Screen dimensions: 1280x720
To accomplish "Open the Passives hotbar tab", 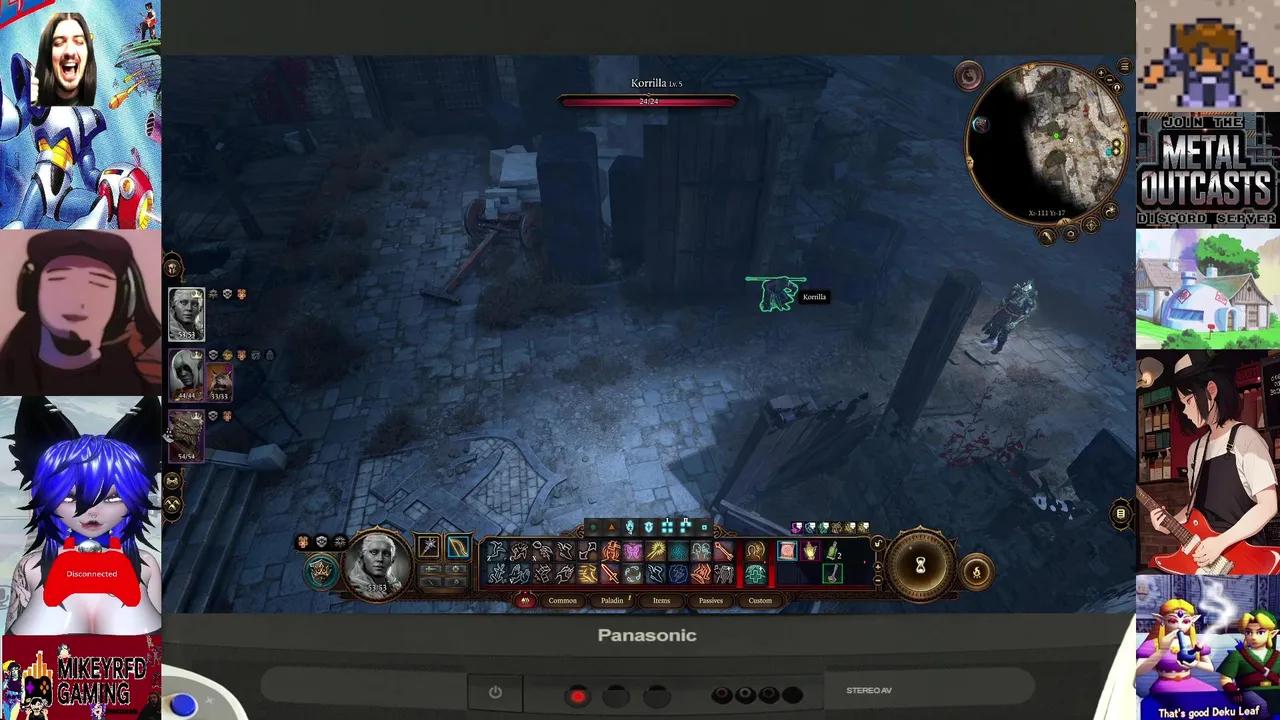I will pos(710,600).
